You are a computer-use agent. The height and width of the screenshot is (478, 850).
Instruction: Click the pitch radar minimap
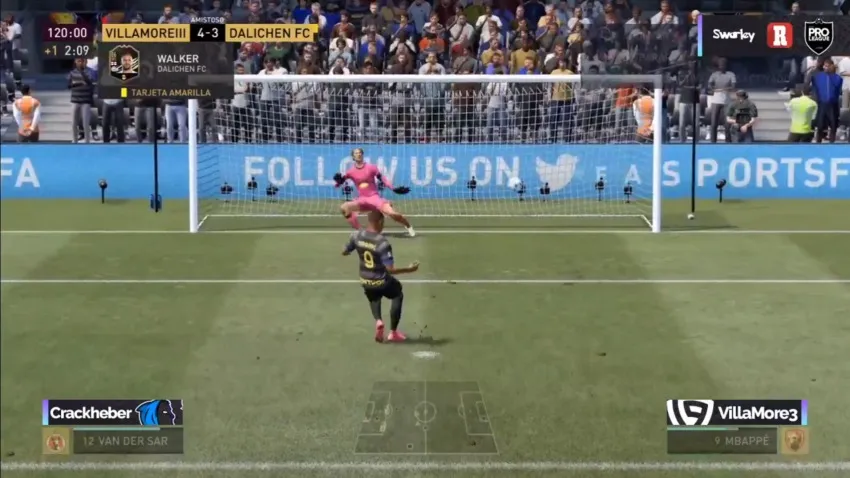425,416
